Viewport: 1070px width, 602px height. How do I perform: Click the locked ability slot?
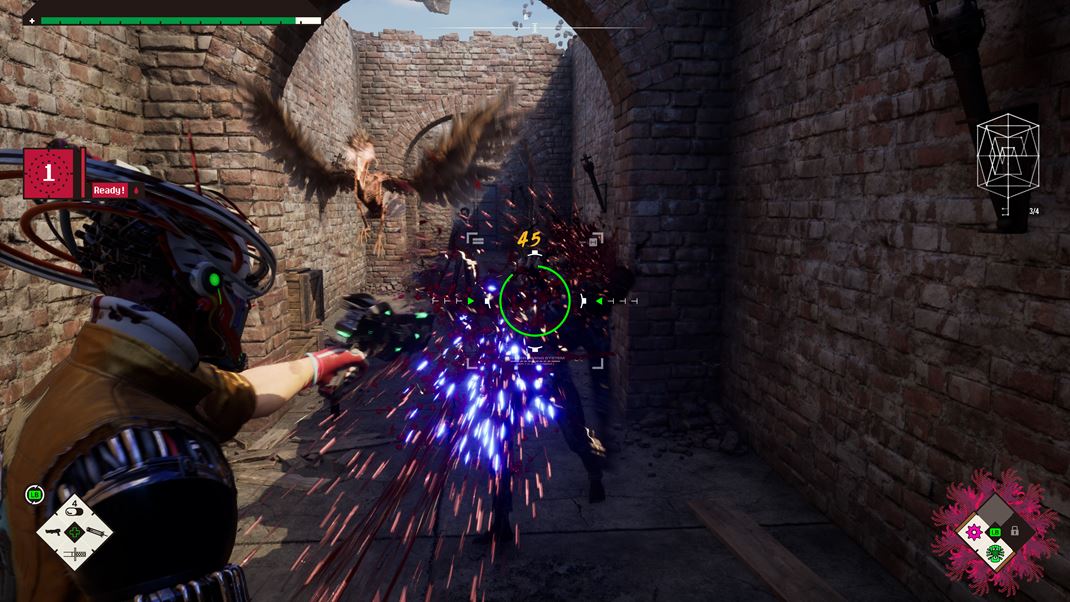pos(1015,531)
